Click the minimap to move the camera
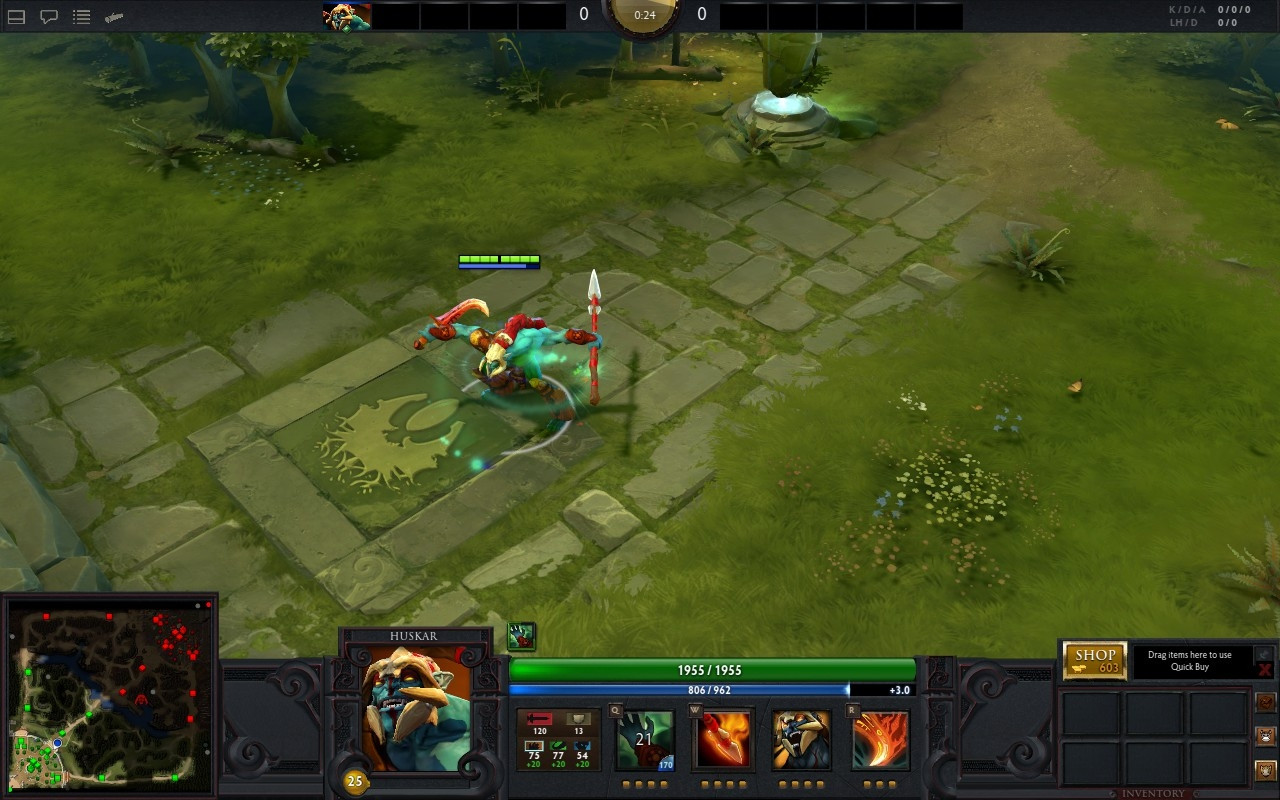Image resolution: width=1280 pixels, height=800 pixels. [110, 695]
